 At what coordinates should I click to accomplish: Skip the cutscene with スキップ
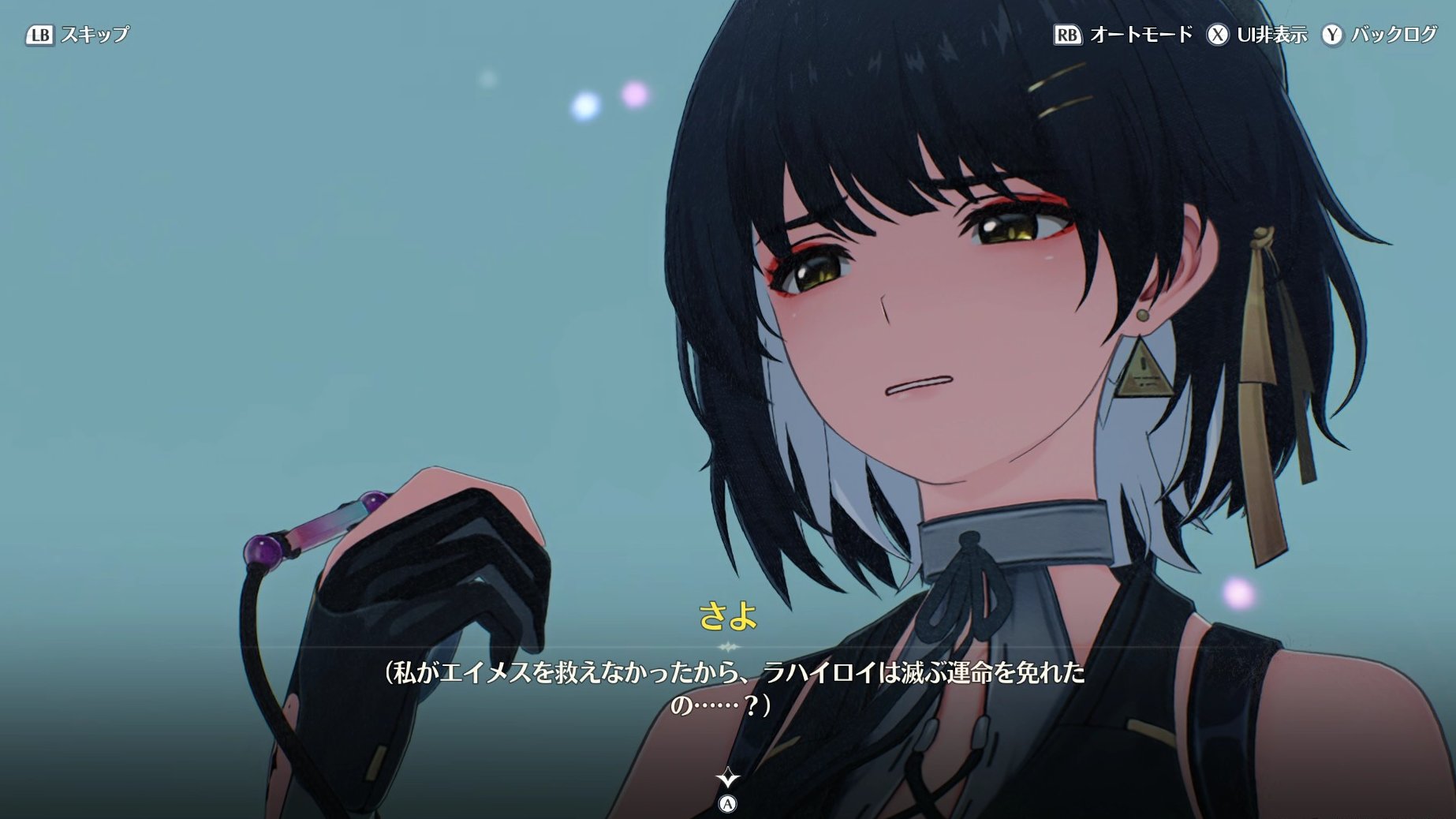point(77,35)
